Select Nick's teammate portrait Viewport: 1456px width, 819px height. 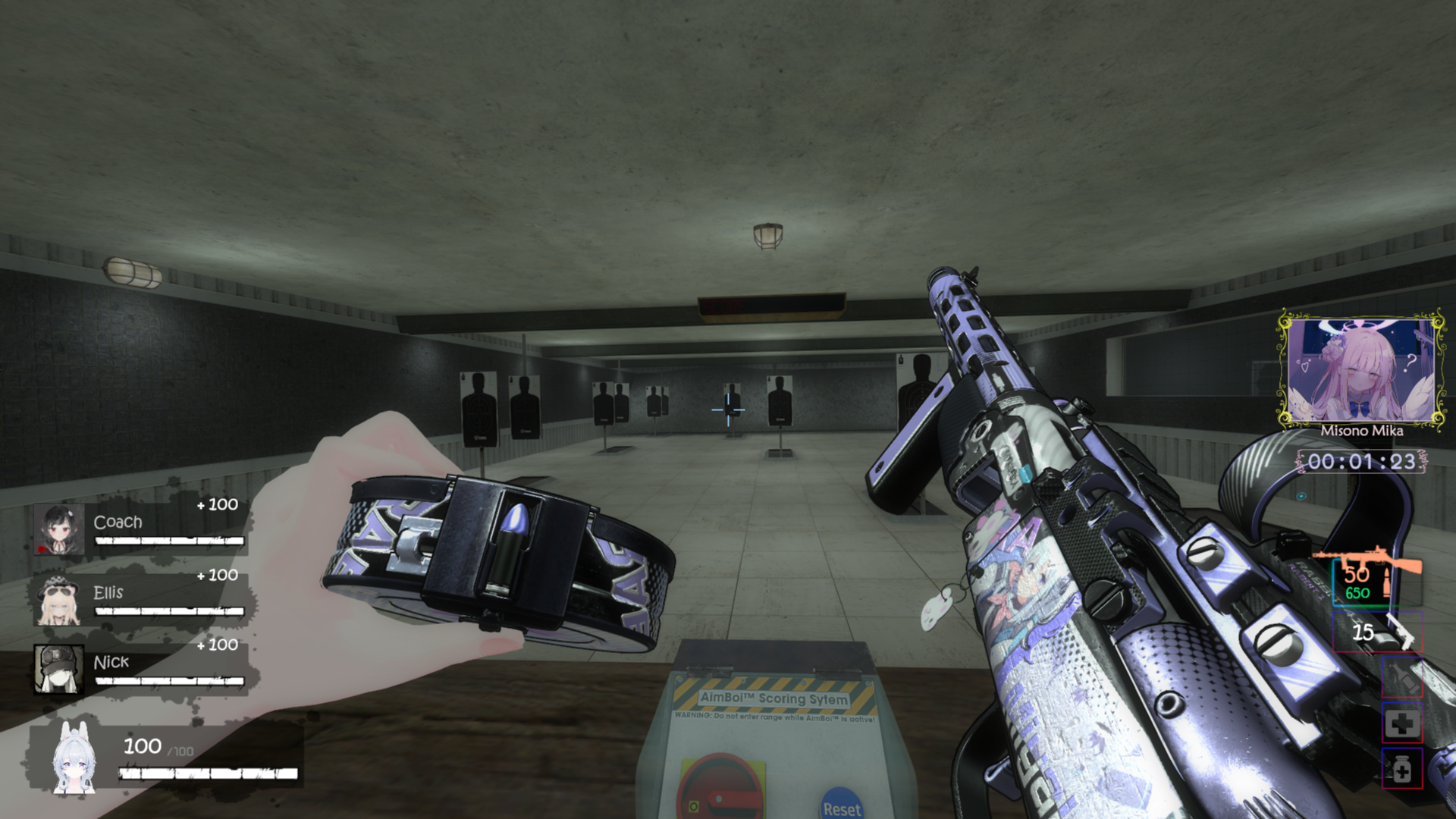pyautogui.click(x=58, y=669)
